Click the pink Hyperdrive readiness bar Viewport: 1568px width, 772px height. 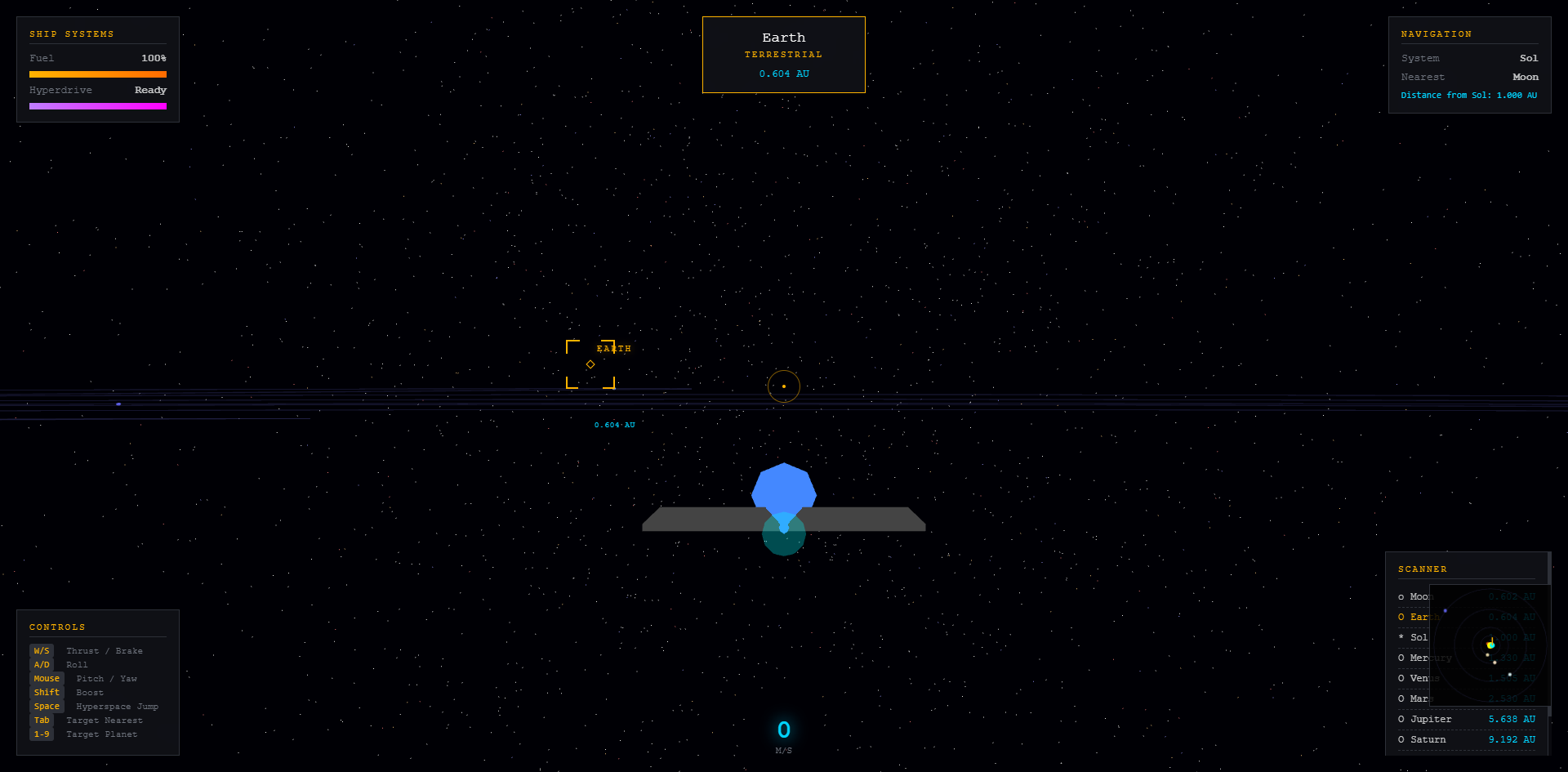(97, 105)
